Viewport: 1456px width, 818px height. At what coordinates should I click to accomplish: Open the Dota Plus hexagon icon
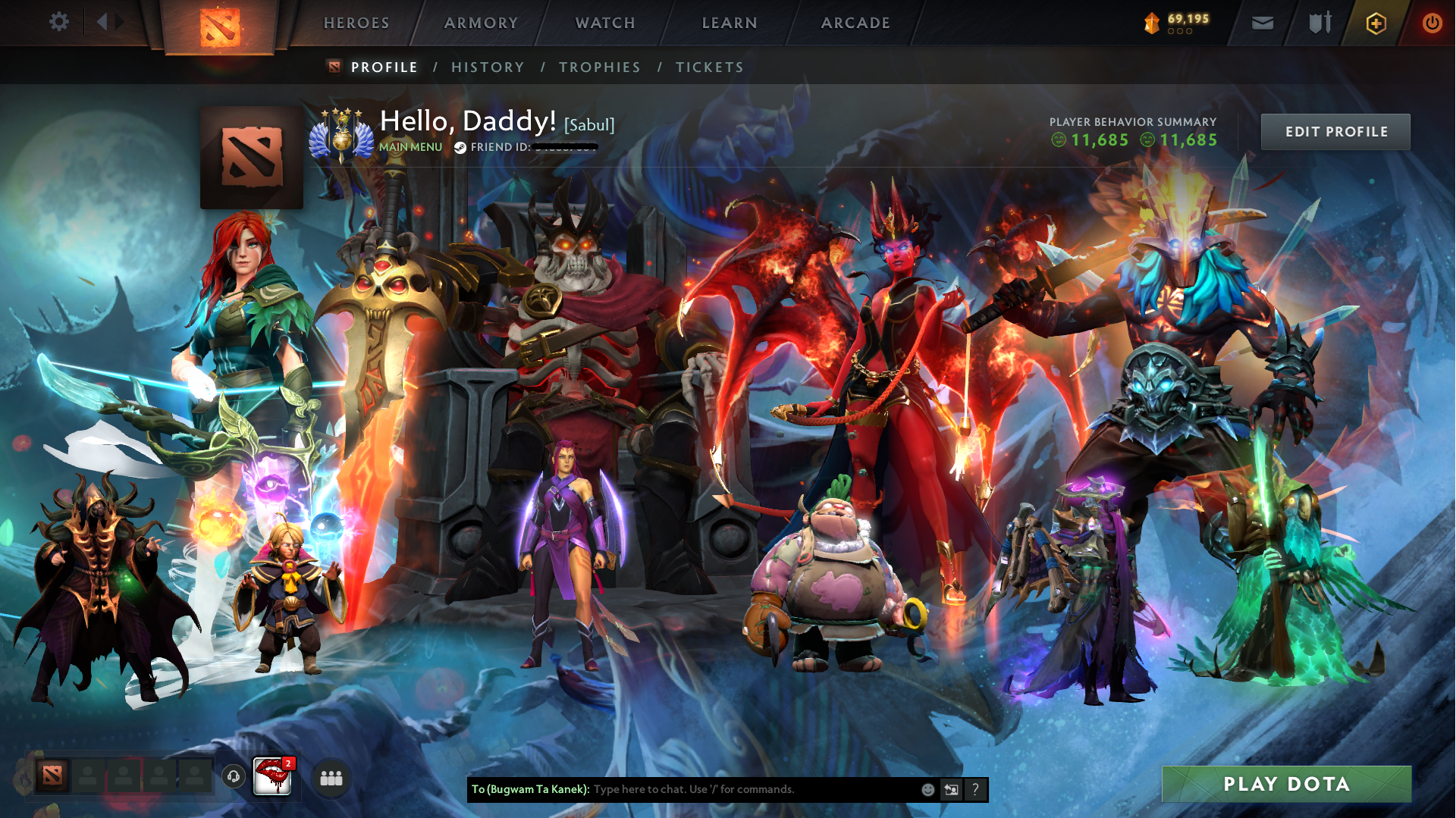1376,24
